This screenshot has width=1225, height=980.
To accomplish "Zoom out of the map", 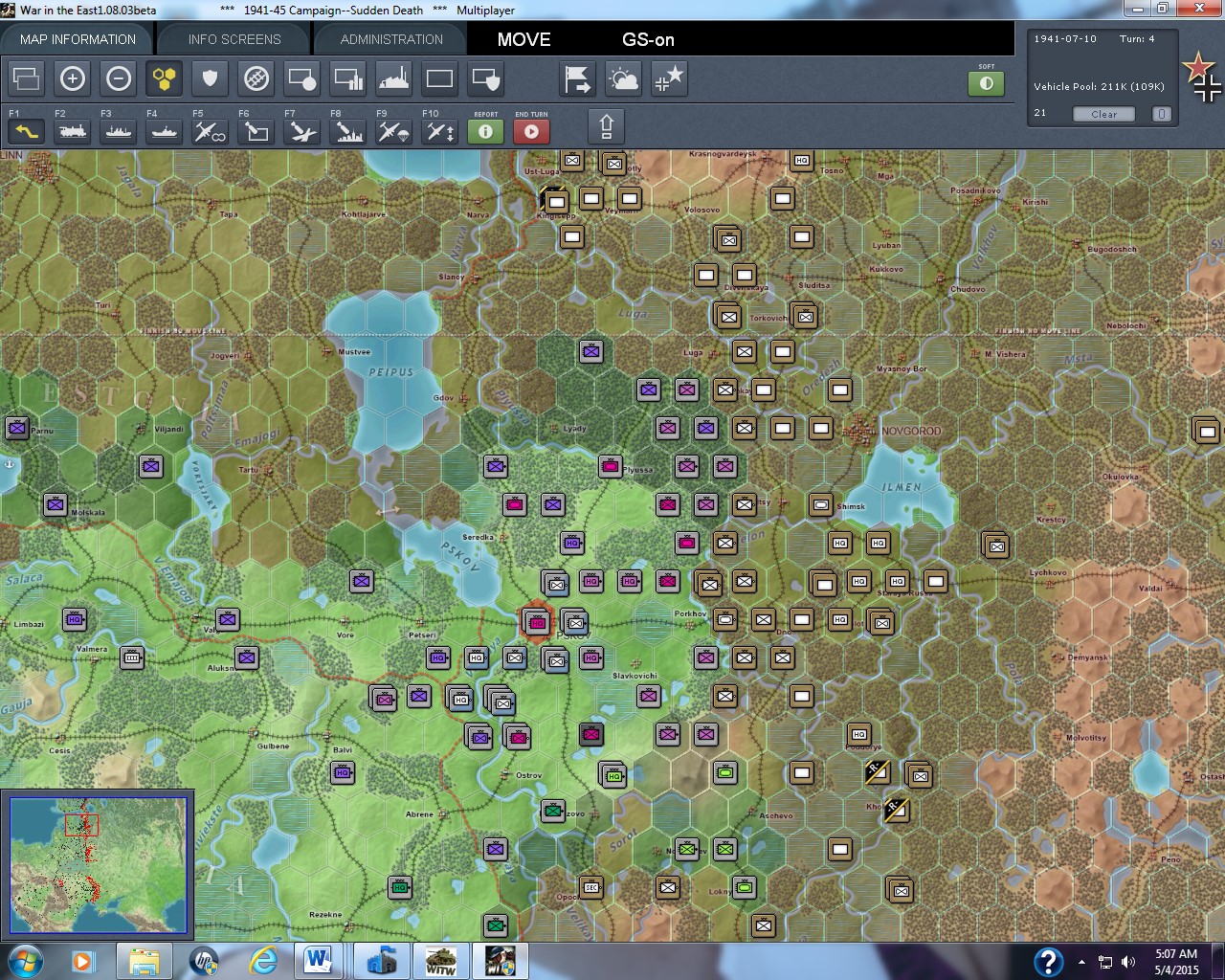I will coord(119,79).
